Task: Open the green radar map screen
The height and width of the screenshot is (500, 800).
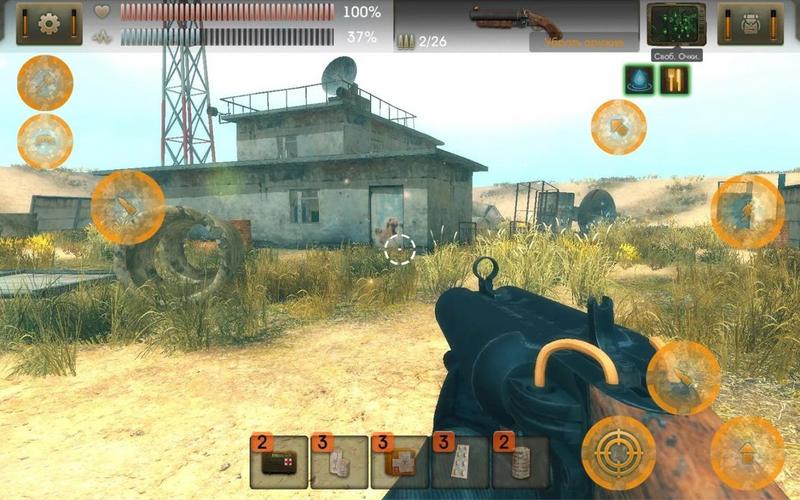Action: point(676,24)
